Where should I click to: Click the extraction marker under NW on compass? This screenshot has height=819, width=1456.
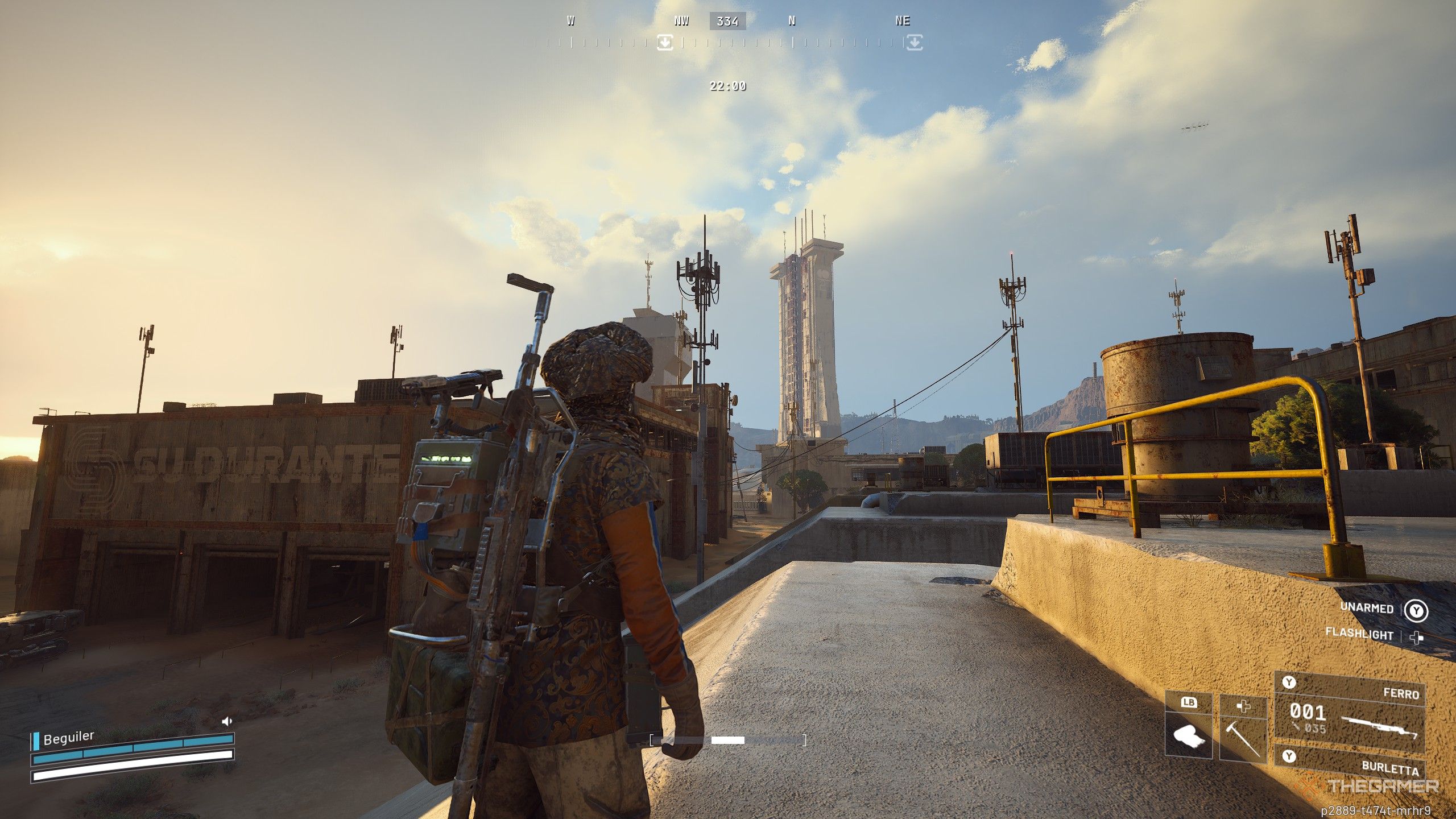click(665, 42)
